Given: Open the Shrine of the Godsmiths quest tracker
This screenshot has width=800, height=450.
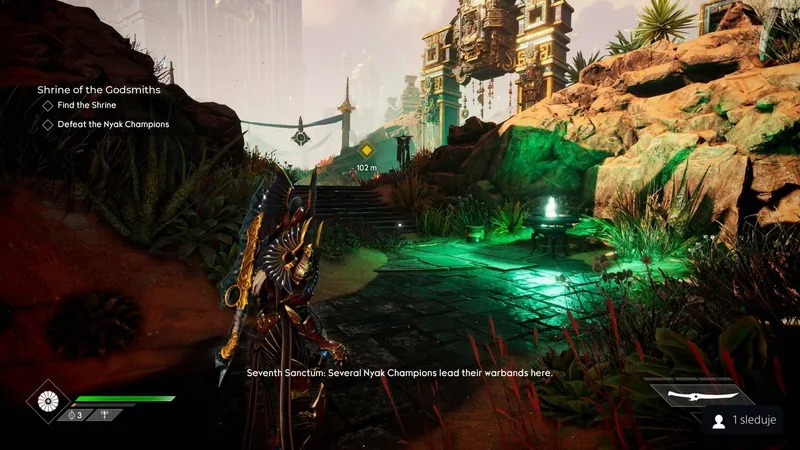Looking at the screenshot, I should [99, 90].
